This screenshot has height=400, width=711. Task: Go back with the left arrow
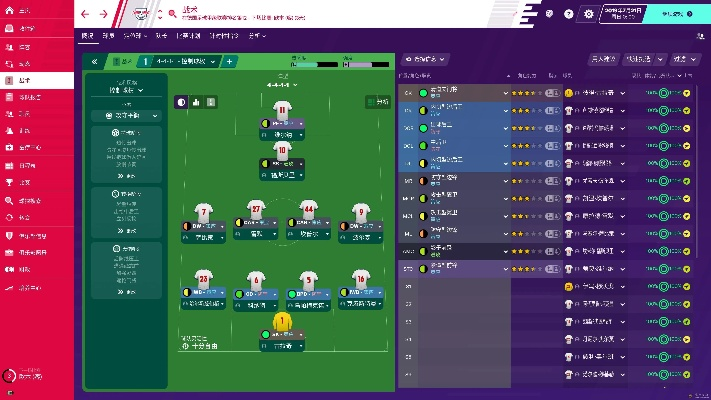coord(86,14)
